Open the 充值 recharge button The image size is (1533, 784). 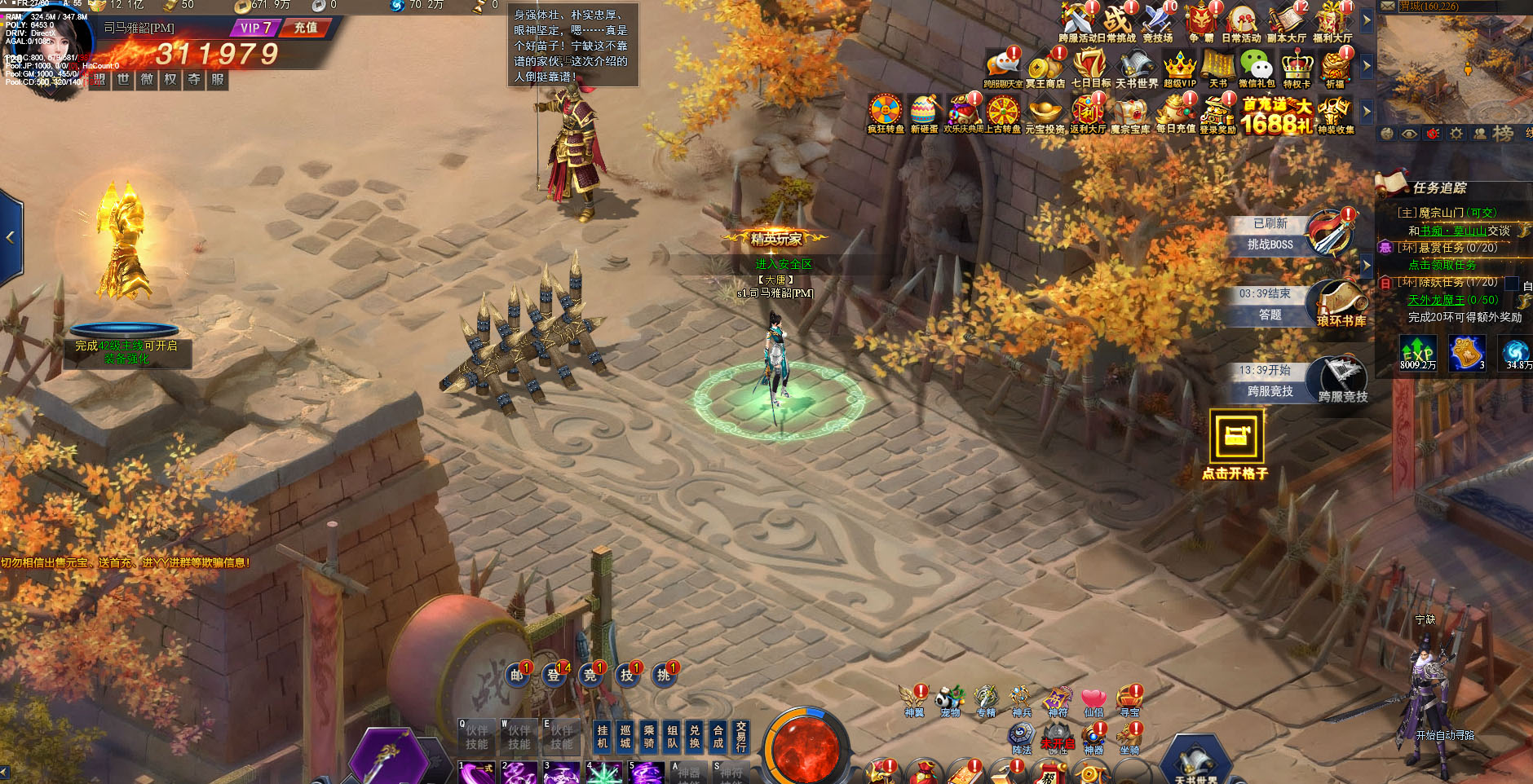305,28
